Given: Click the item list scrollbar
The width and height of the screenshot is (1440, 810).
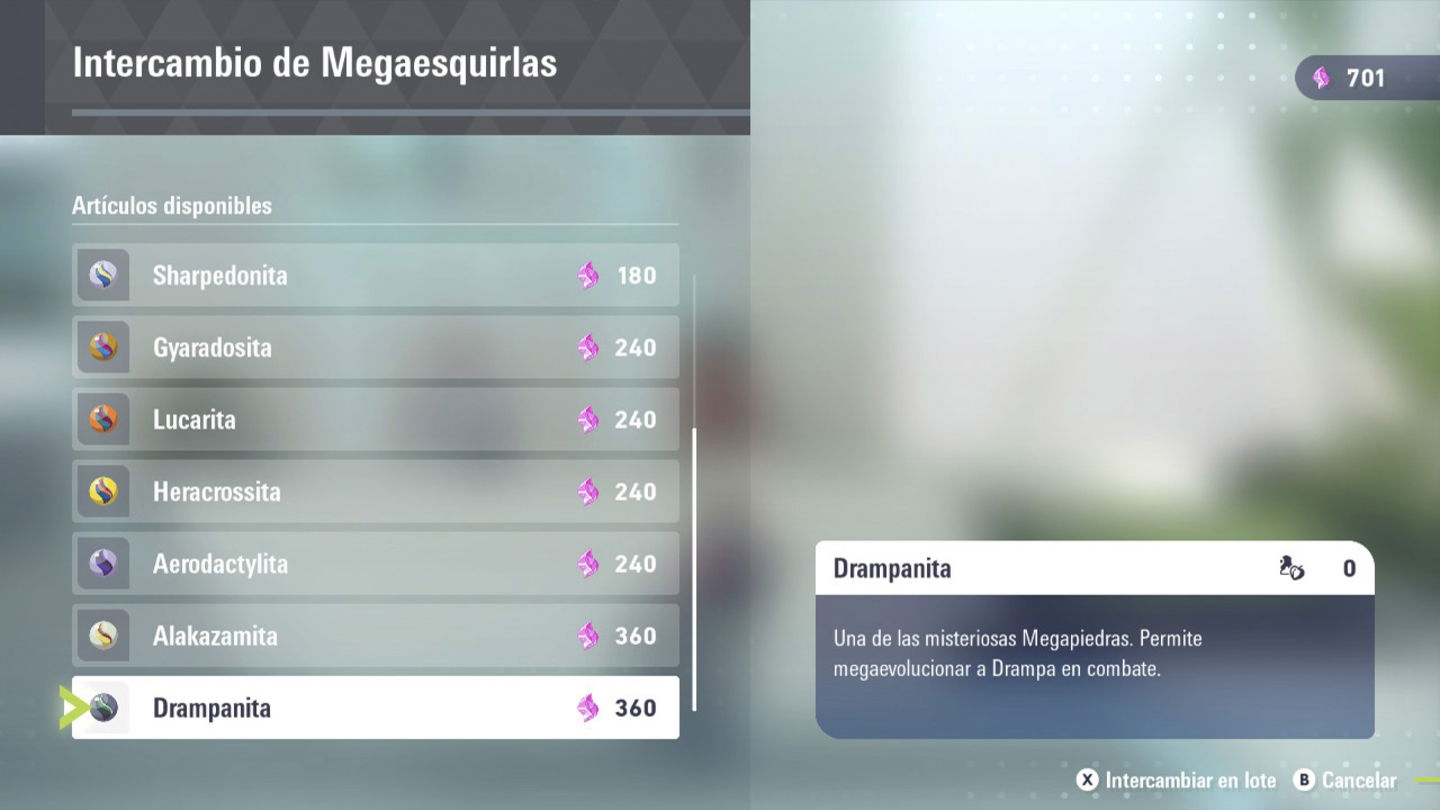Looking at the screenshot, I should [694, 568].
